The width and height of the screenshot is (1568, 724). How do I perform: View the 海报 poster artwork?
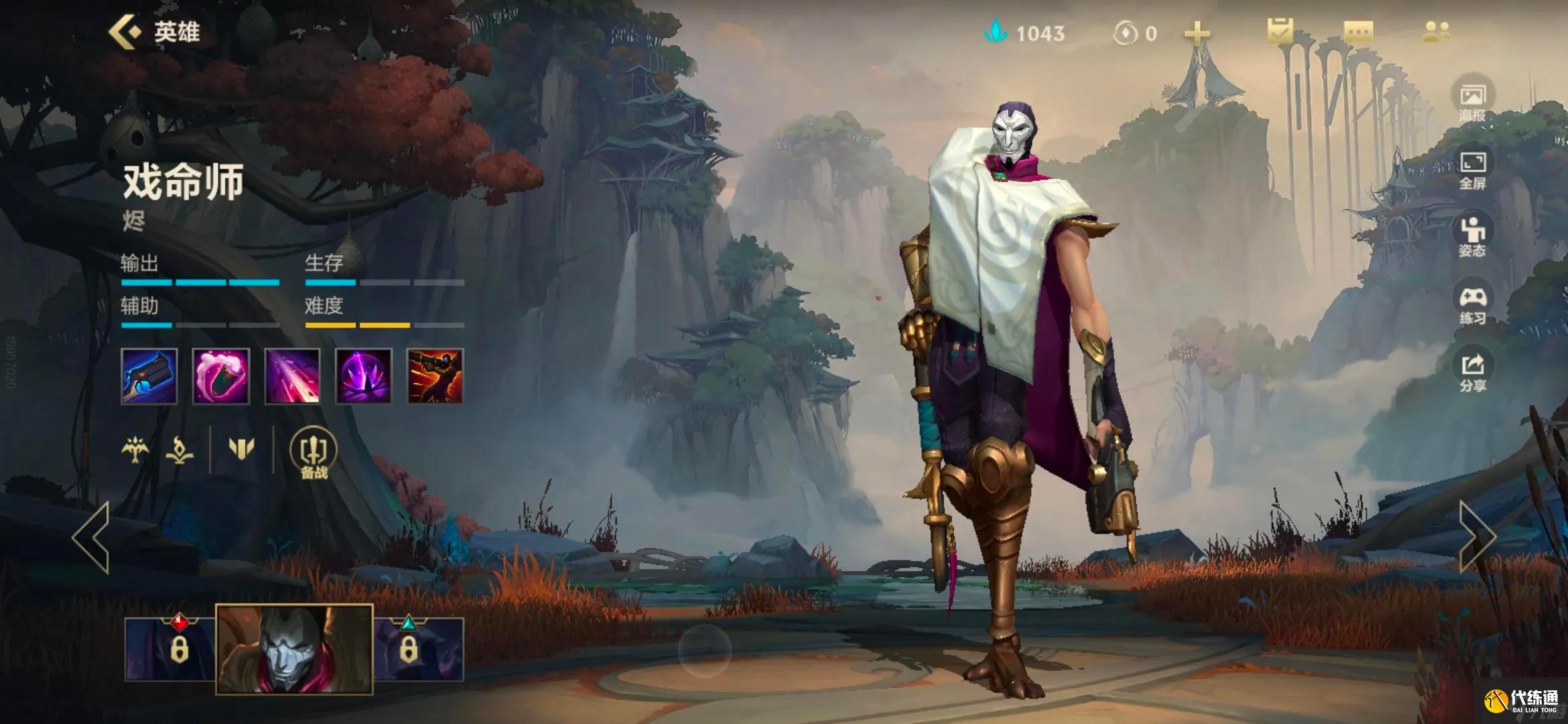[x=1472, y=102]
